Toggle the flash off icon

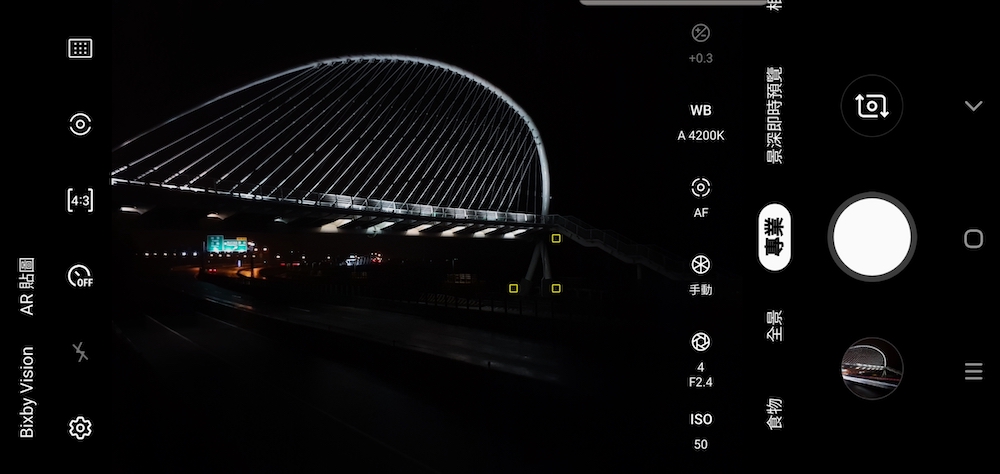(80, 352)
